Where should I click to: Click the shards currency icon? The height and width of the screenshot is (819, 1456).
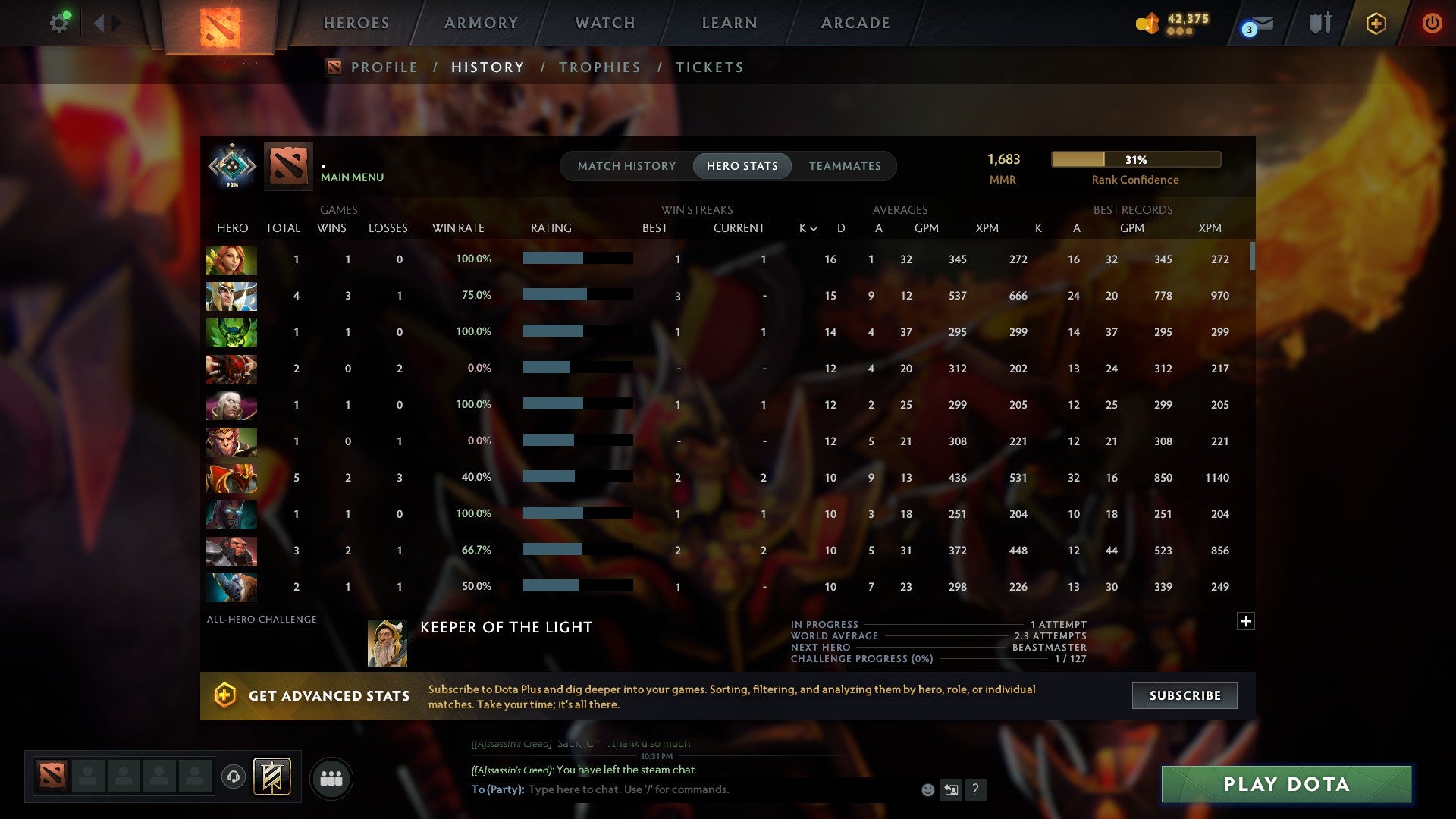click(x=1146, y=22)
